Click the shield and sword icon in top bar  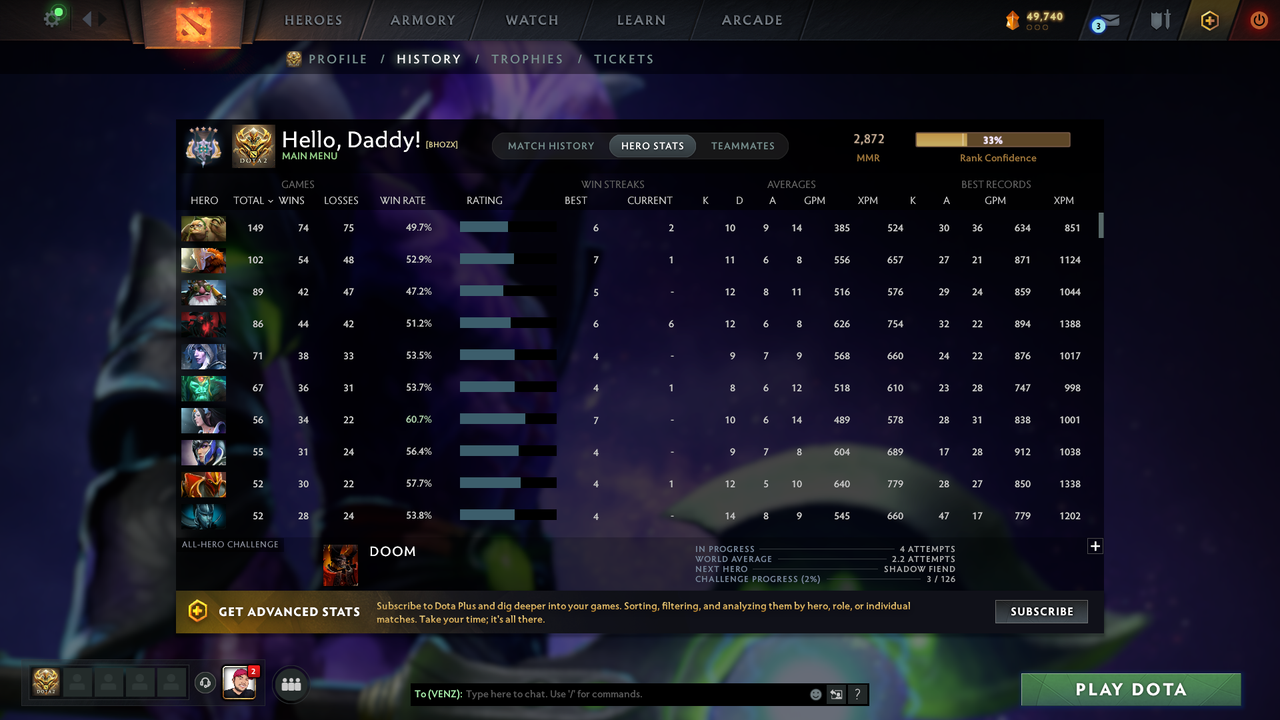coord(1159,20)
